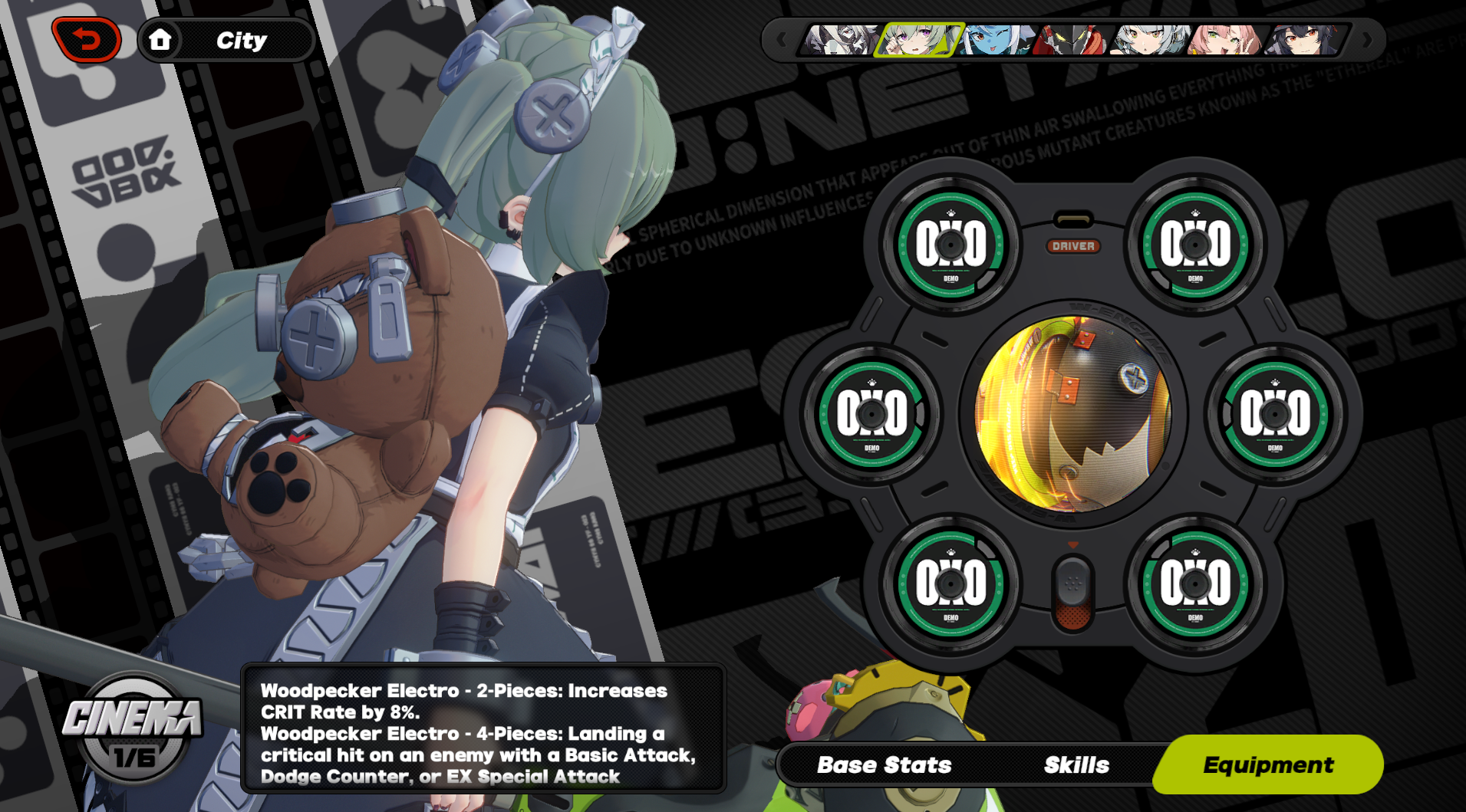Open the Cinema 1/6 badge
This screenshot has width=1466, height=812.
pyautogui.click(x=133, y=728)
